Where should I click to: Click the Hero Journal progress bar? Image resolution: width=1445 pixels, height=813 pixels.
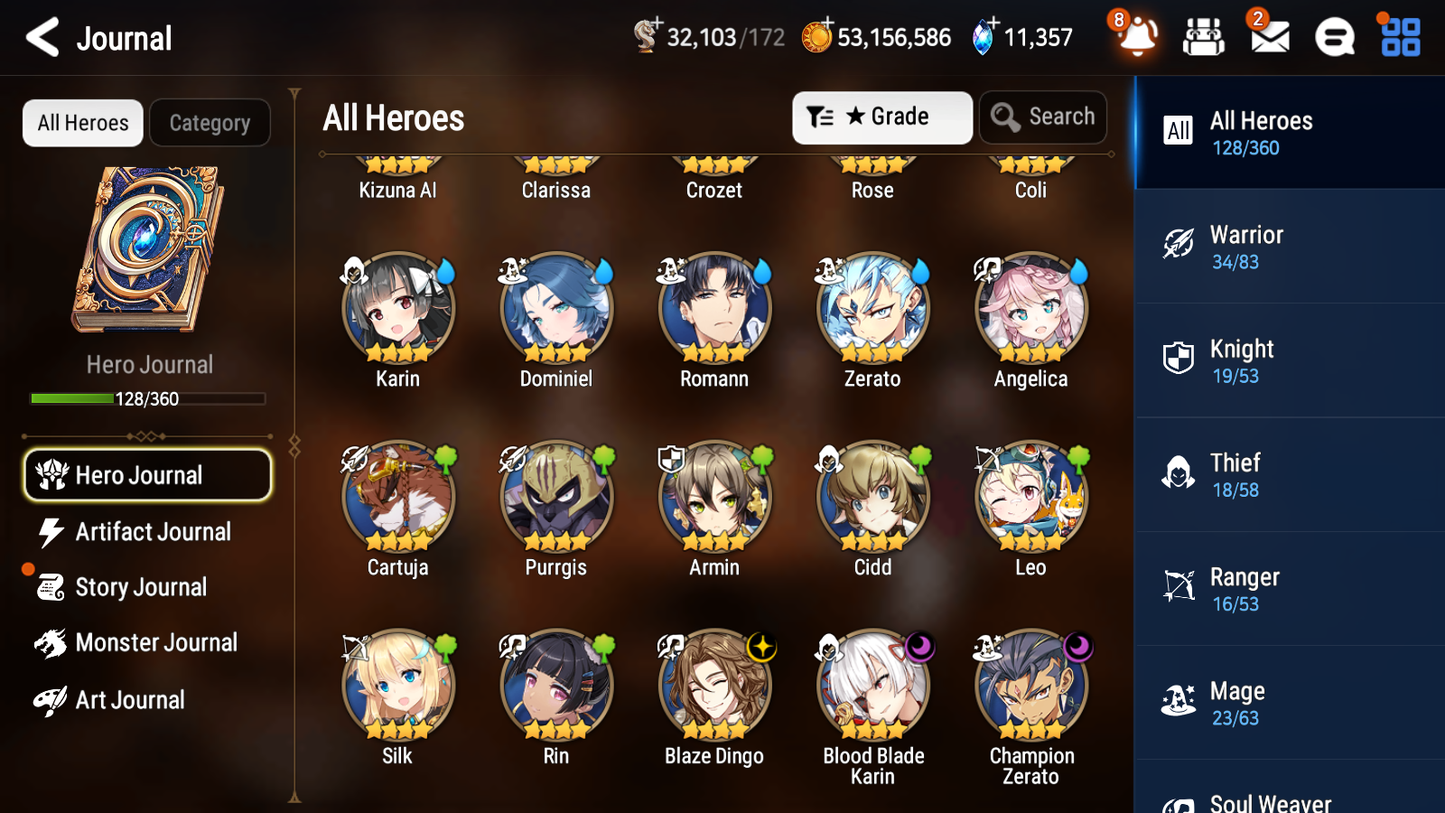pos(149,398)
